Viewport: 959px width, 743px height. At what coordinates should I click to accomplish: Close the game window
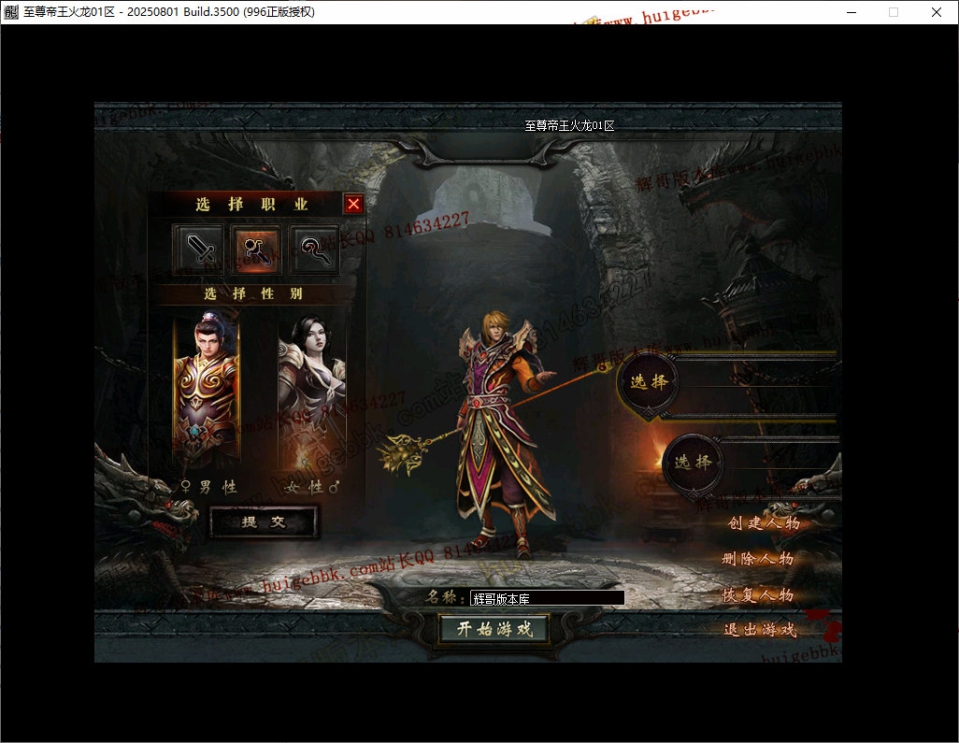(x=936, y=12)
